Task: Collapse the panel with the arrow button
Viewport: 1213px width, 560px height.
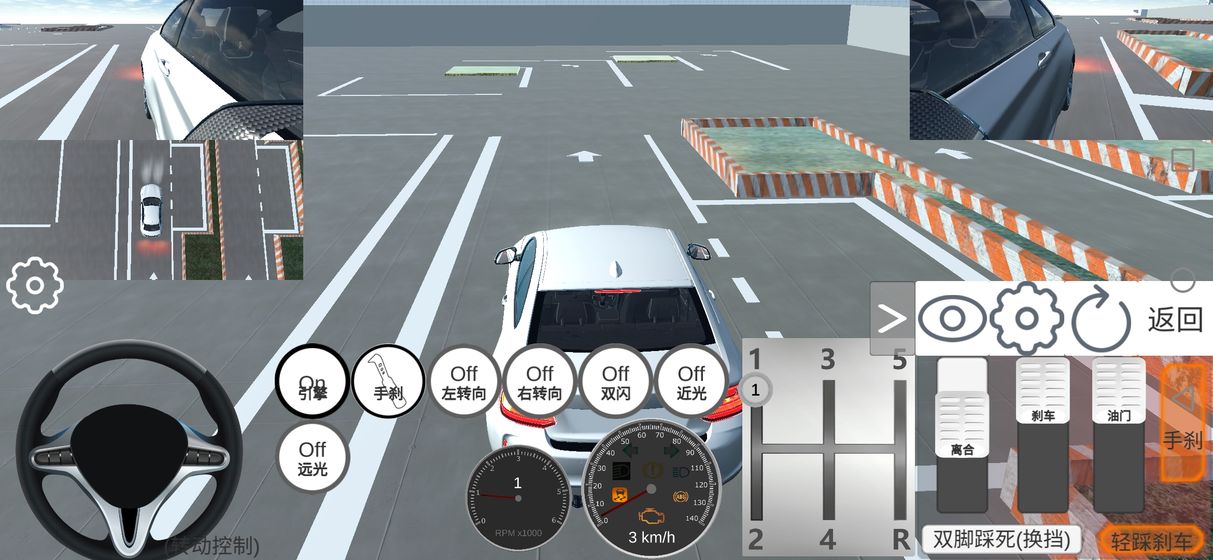Action: [x=891, y=318]
